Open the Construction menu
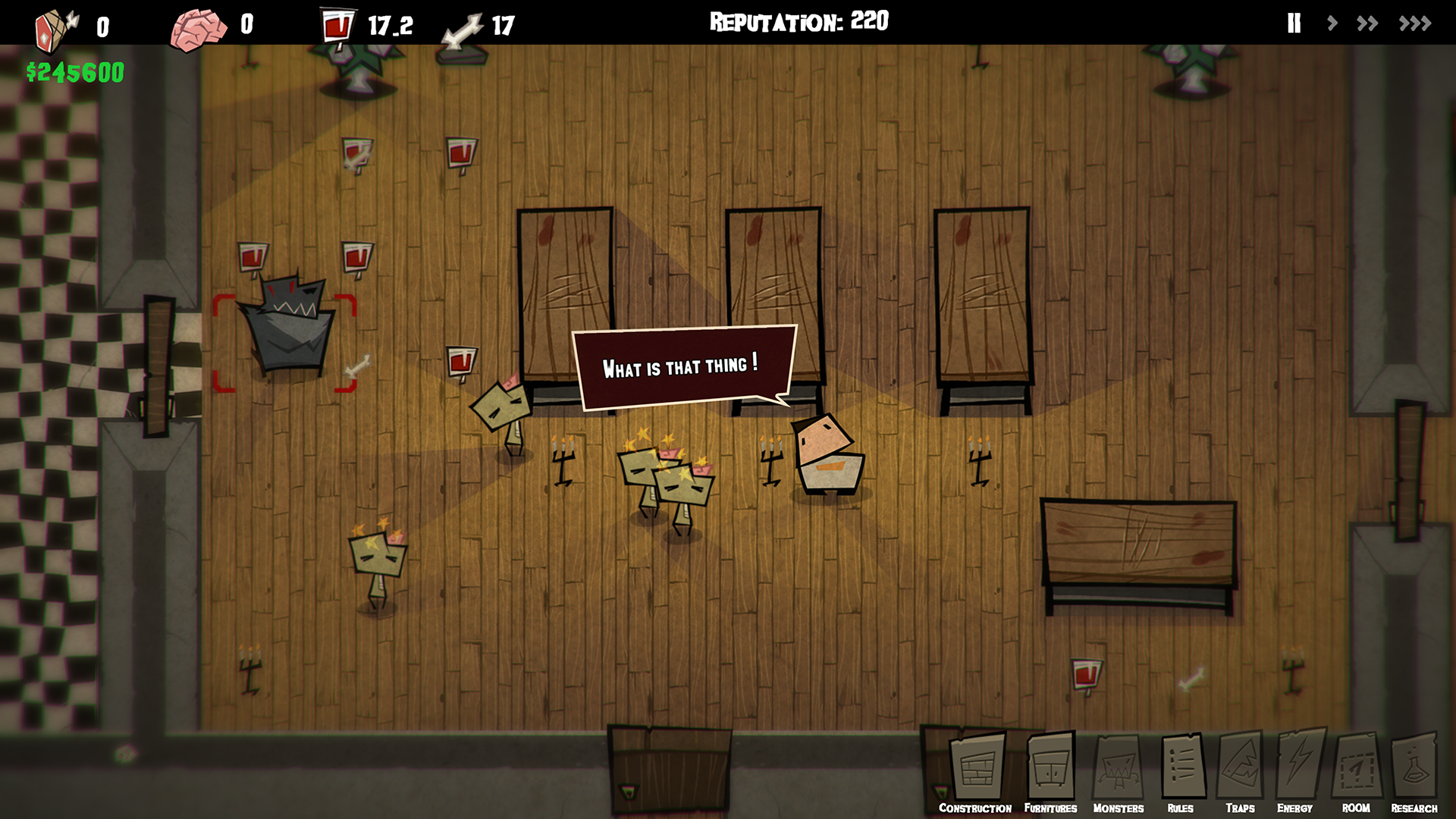 pos(976,772)
